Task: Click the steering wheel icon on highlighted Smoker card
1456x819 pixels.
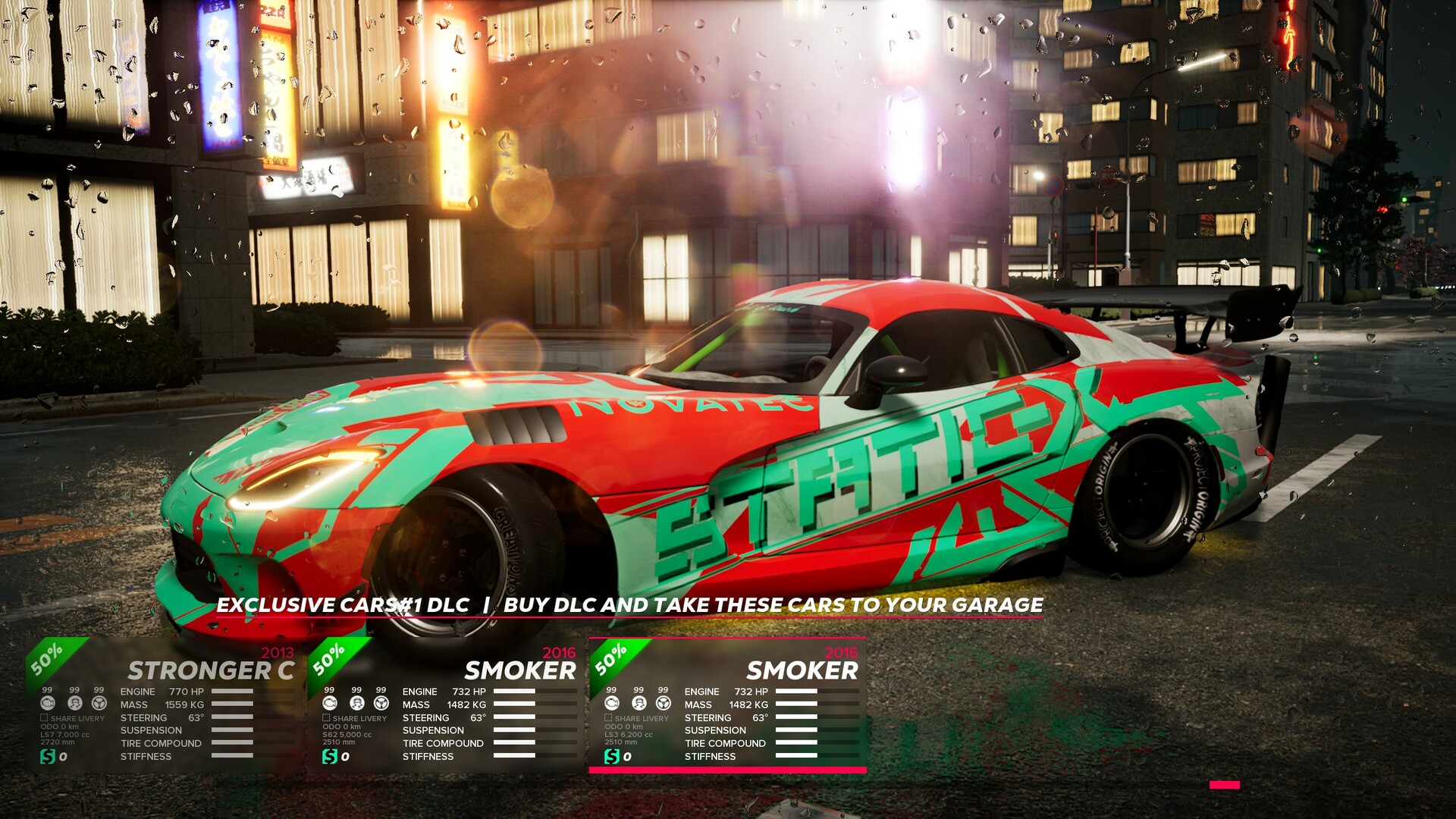Action: (664, 703)
